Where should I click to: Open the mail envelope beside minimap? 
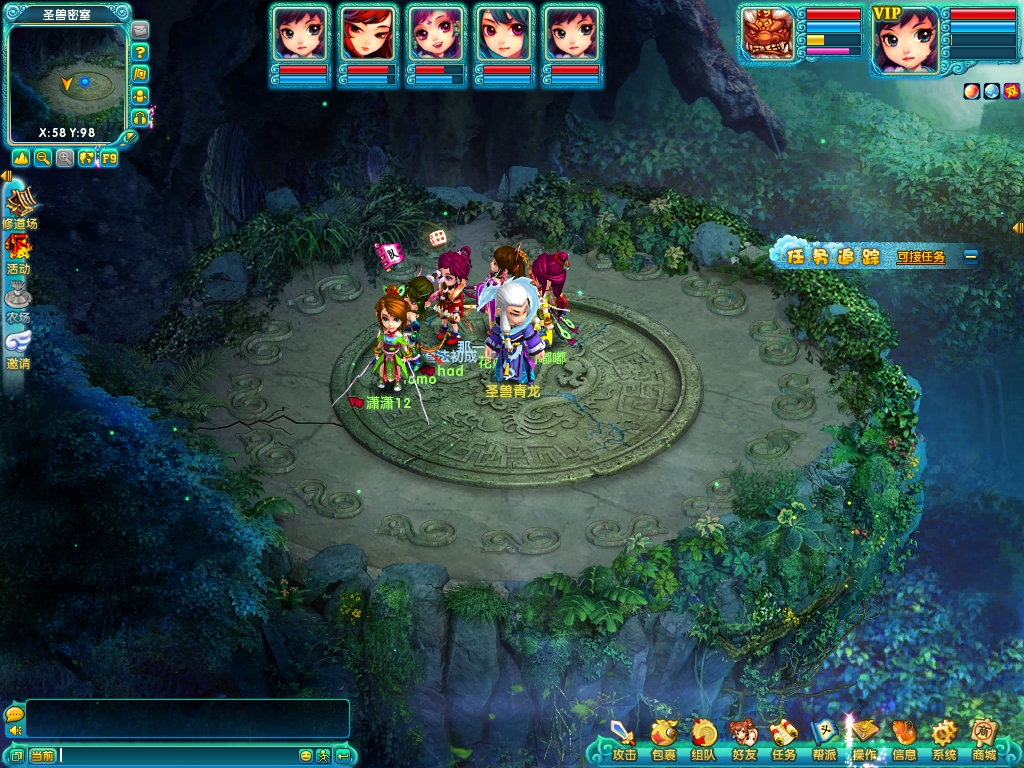point(140,30)
